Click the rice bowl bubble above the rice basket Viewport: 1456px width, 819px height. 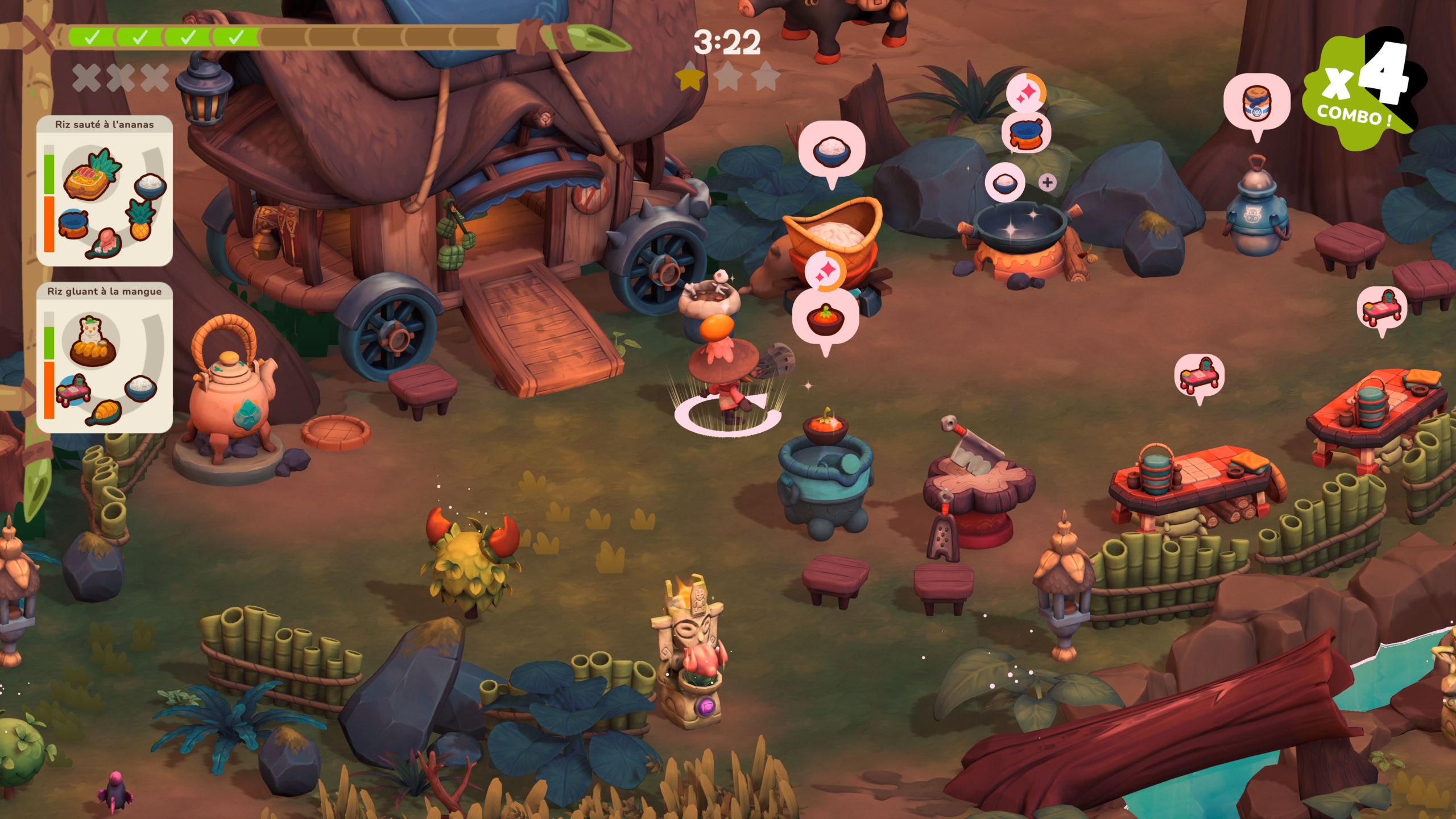coord(832,150)
